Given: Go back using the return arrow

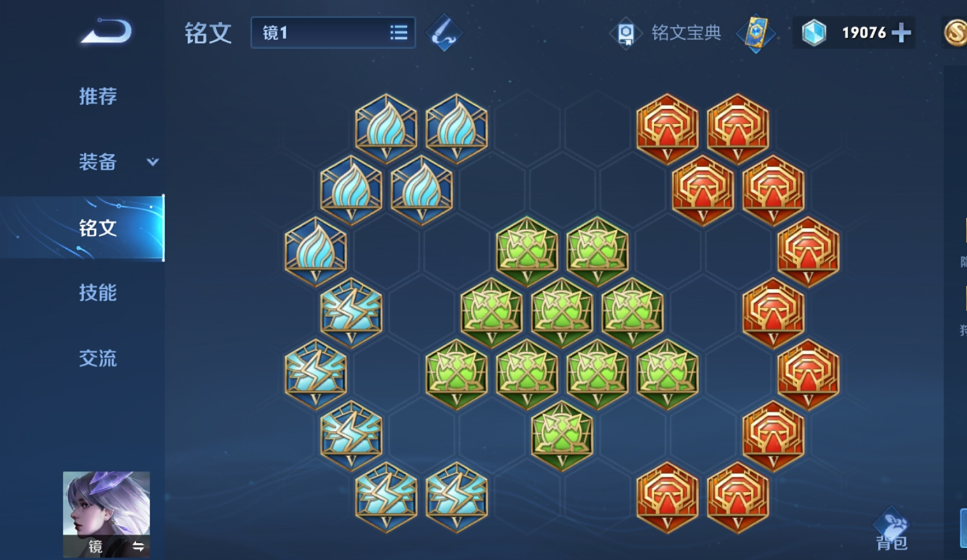Looking at the screenshot, I should (105, 33).
